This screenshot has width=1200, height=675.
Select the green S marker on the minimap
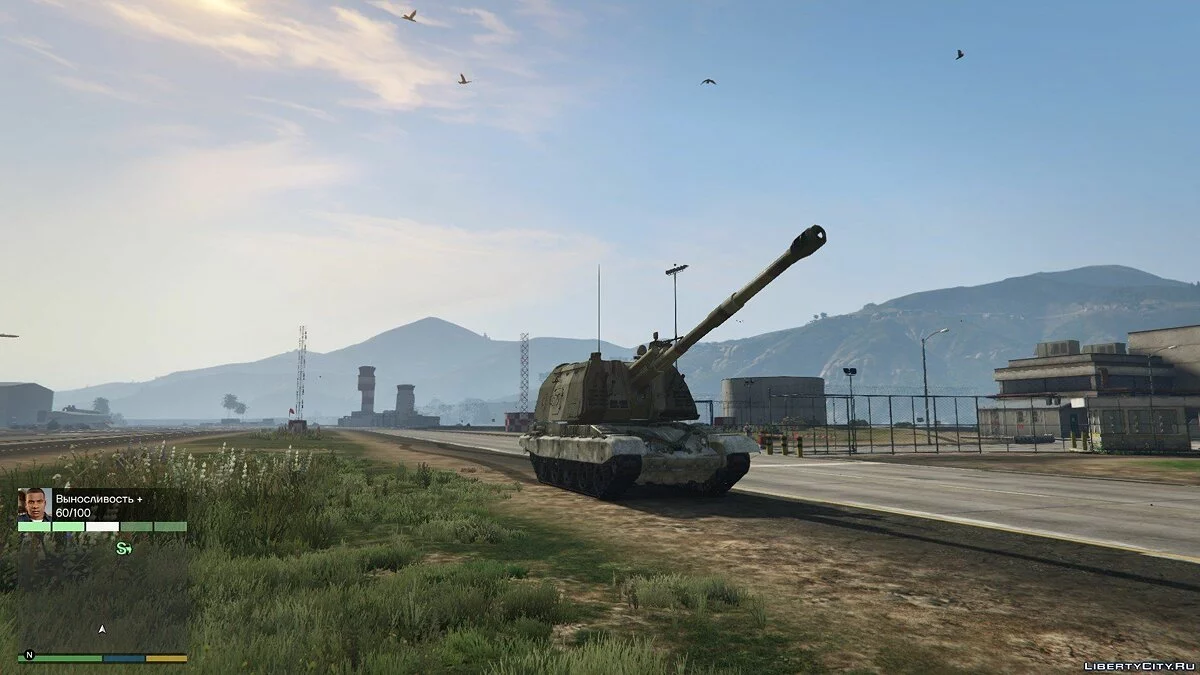123,548
